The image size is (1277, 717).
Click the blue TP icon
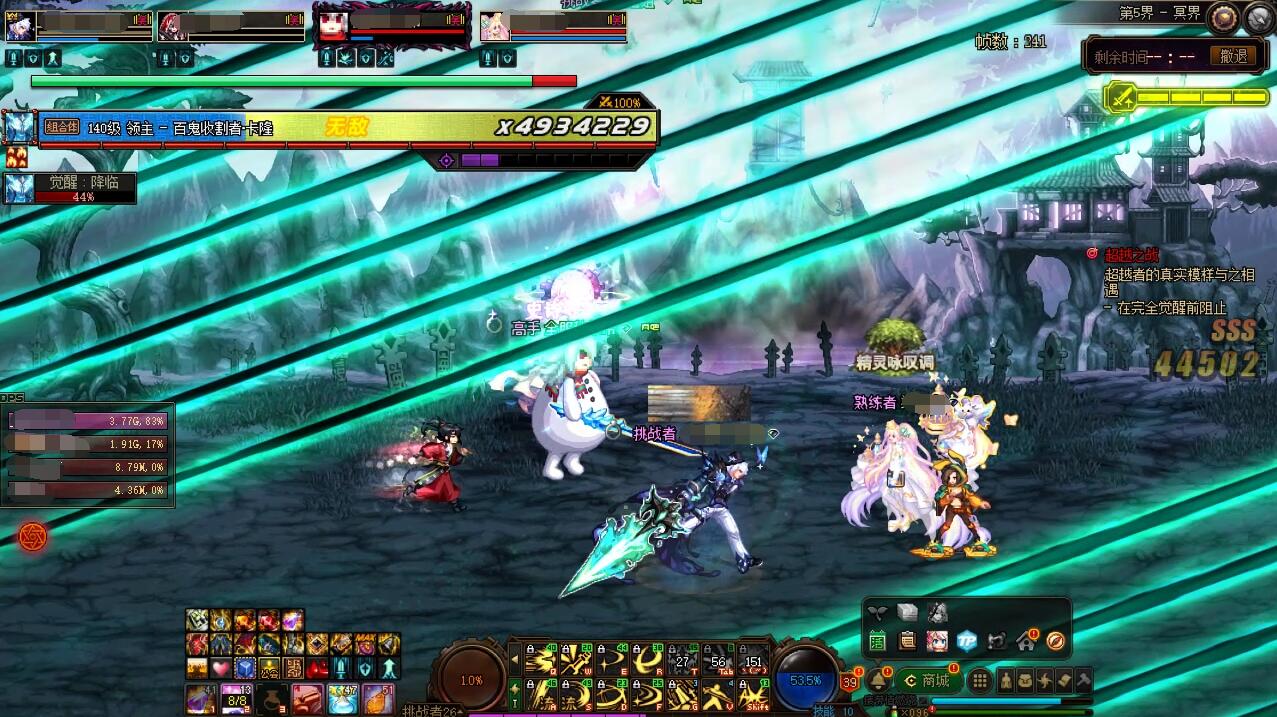(967, 641)
